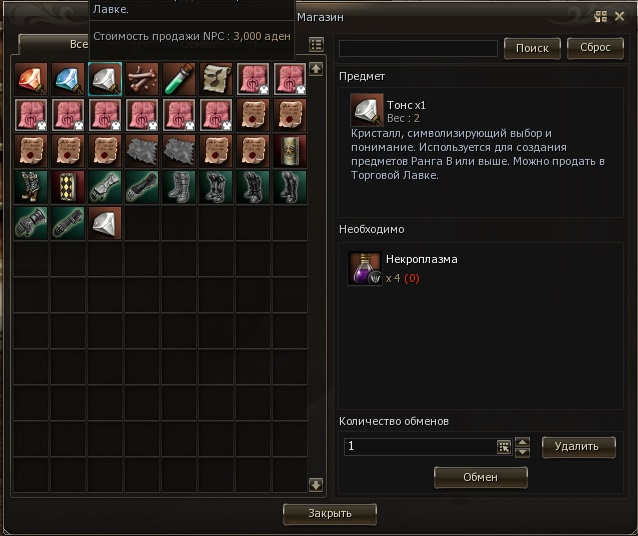Close the shop with Закрыть
Image resolution: width=638 pixels, height=536 pixels.
(330, 513)
